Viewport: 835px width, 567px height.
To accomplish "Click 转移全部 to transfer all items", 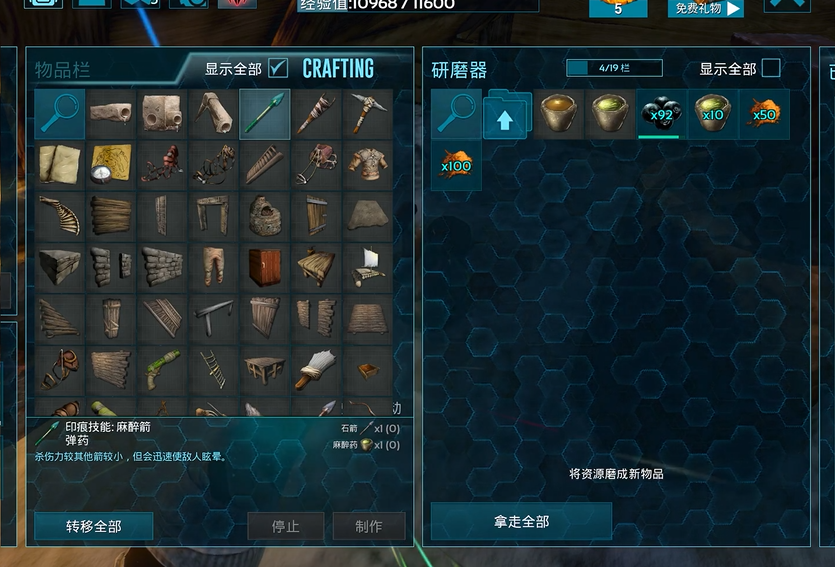I will pyautogui.click(x=93, y=526).
